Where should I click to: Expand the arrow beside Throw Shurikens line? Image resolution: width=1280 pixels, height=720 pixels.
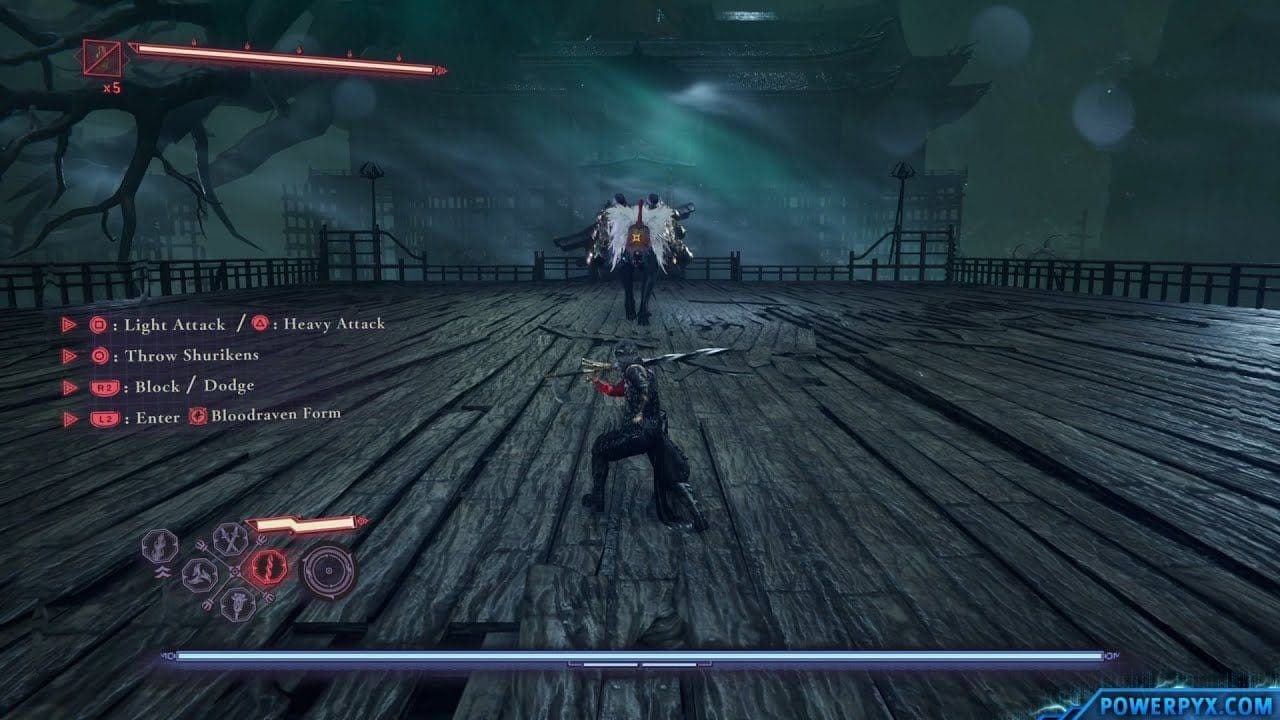69,356
